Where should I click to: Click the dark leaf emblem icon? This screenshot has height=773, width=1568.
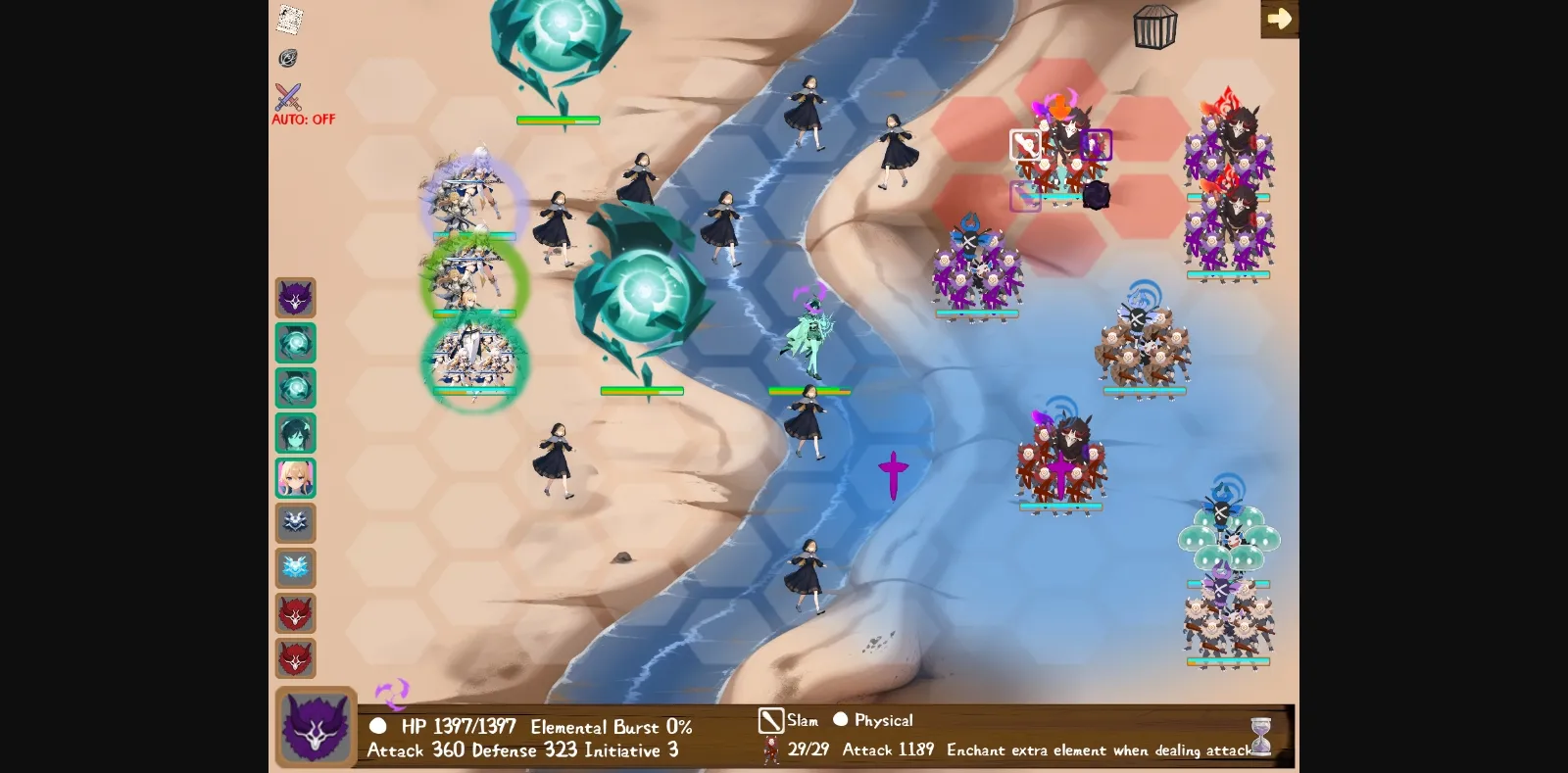[x=288, y=59]
